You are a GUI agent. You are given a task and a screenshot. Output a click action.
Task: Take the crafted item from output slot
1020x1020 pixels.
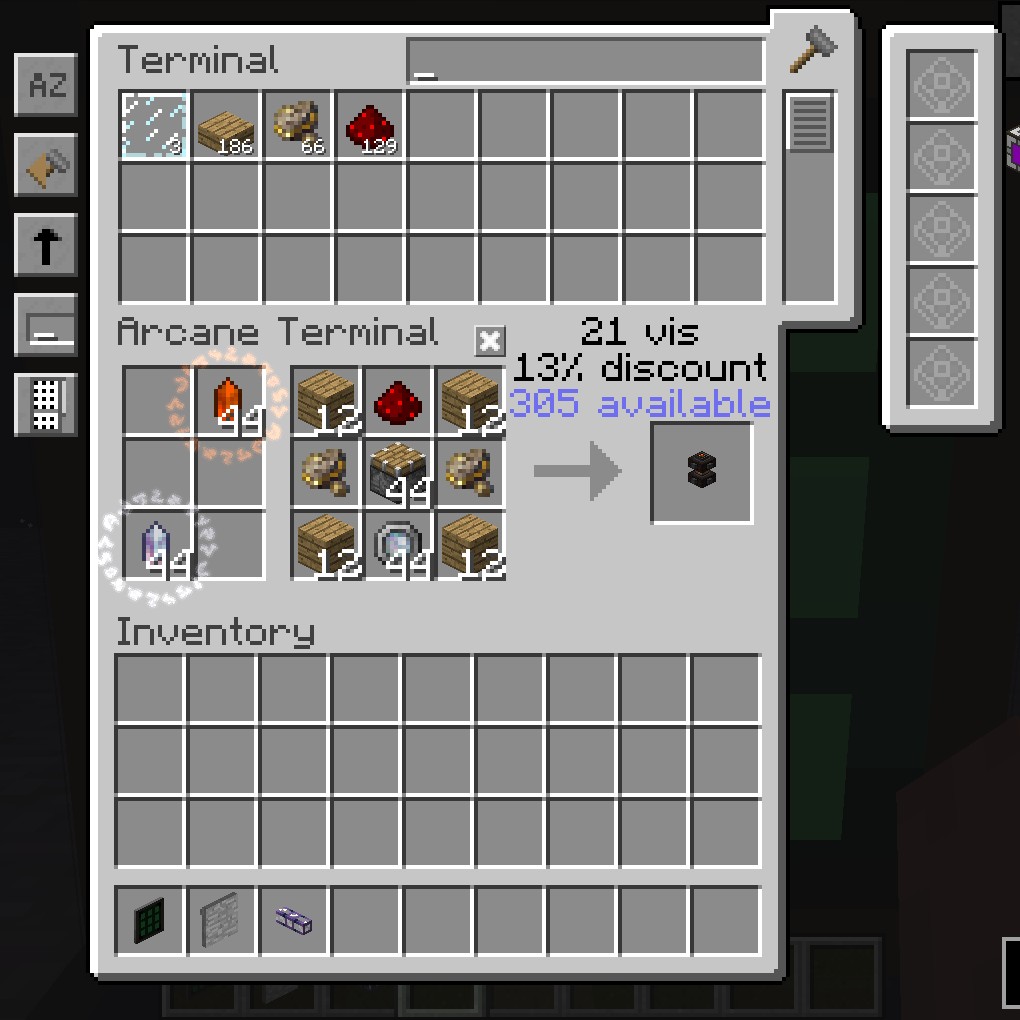pos(702,472)
